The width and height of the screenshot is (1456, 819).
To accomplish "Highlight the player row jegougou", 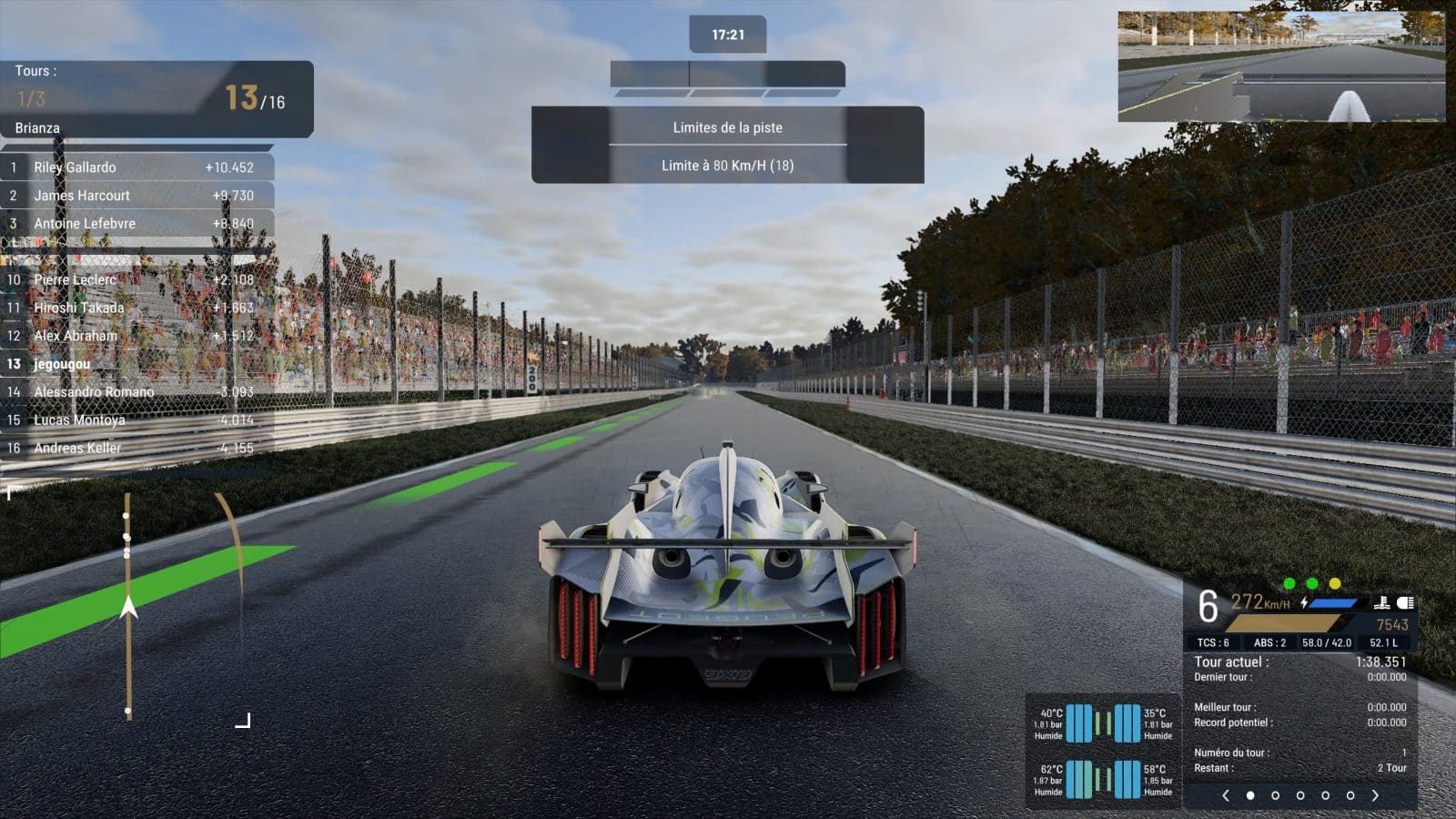I will click(136, 364).
